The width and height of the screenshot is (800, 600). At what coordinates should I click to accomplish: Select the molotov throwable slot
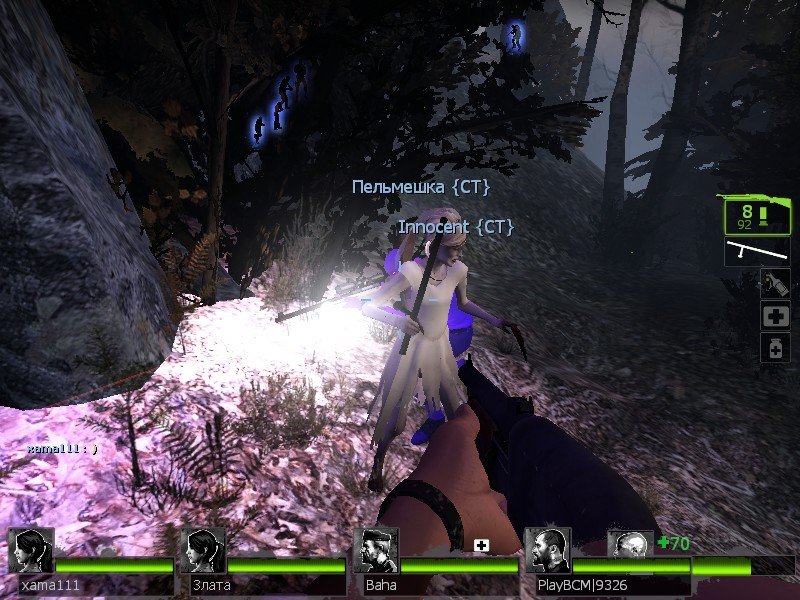(775, 283)
